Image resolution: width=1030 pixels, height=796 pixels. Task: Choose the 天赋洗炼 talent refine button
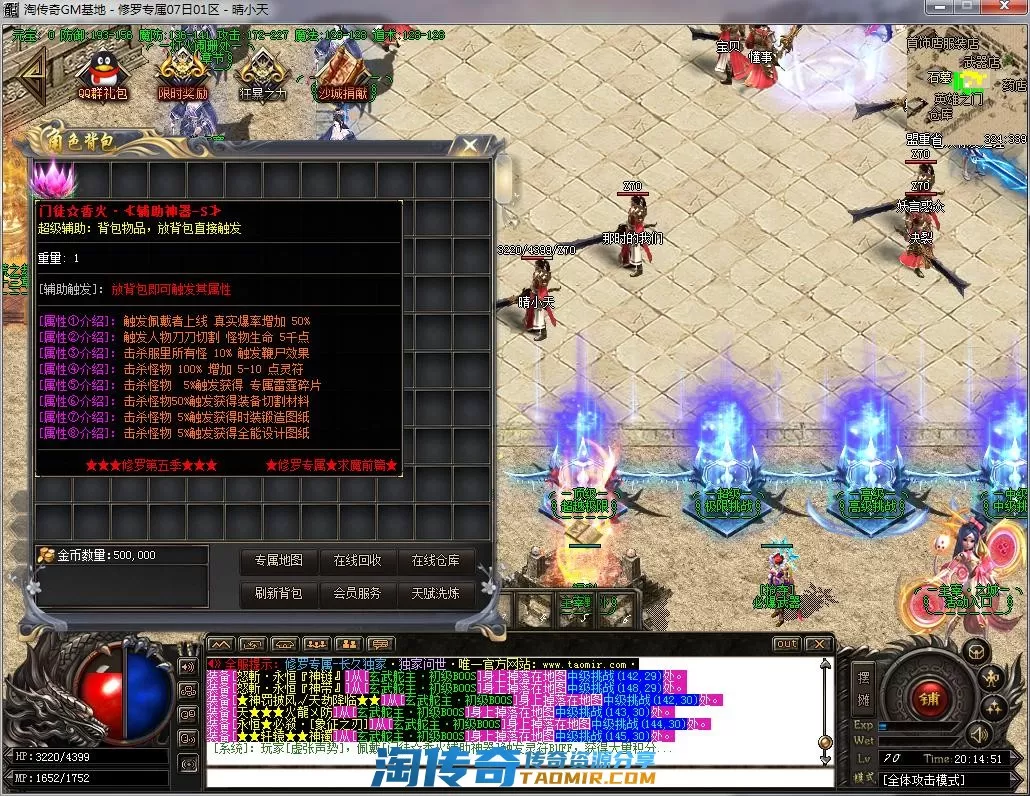pos(435,593)
